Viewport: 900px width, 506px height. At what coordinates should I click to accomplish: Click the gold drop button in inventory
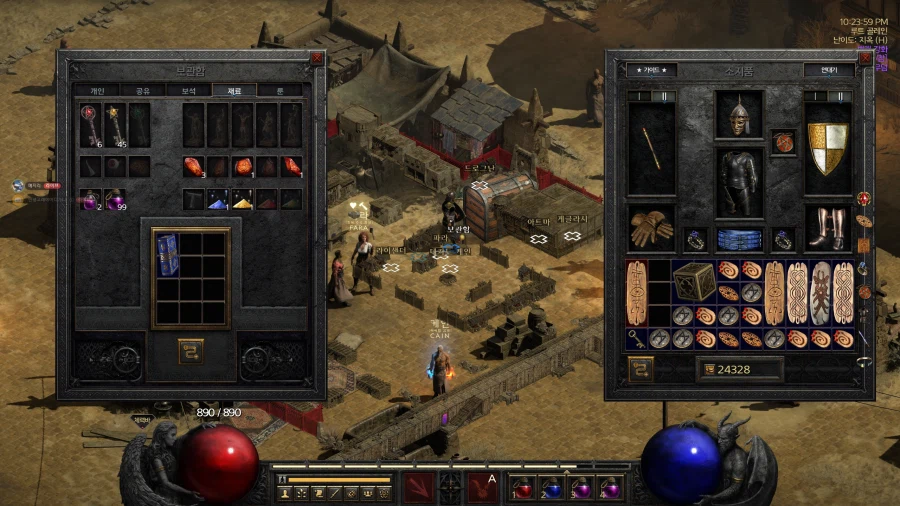pos(640,369)
